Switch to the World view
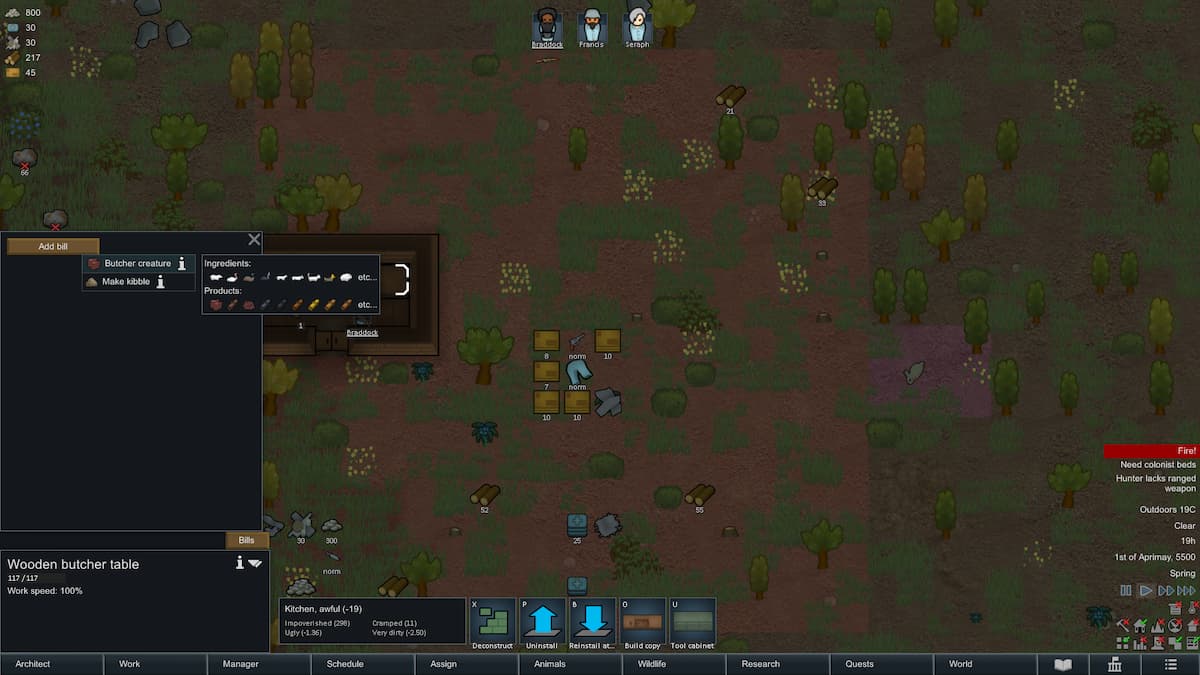 (x=960, y=664)
